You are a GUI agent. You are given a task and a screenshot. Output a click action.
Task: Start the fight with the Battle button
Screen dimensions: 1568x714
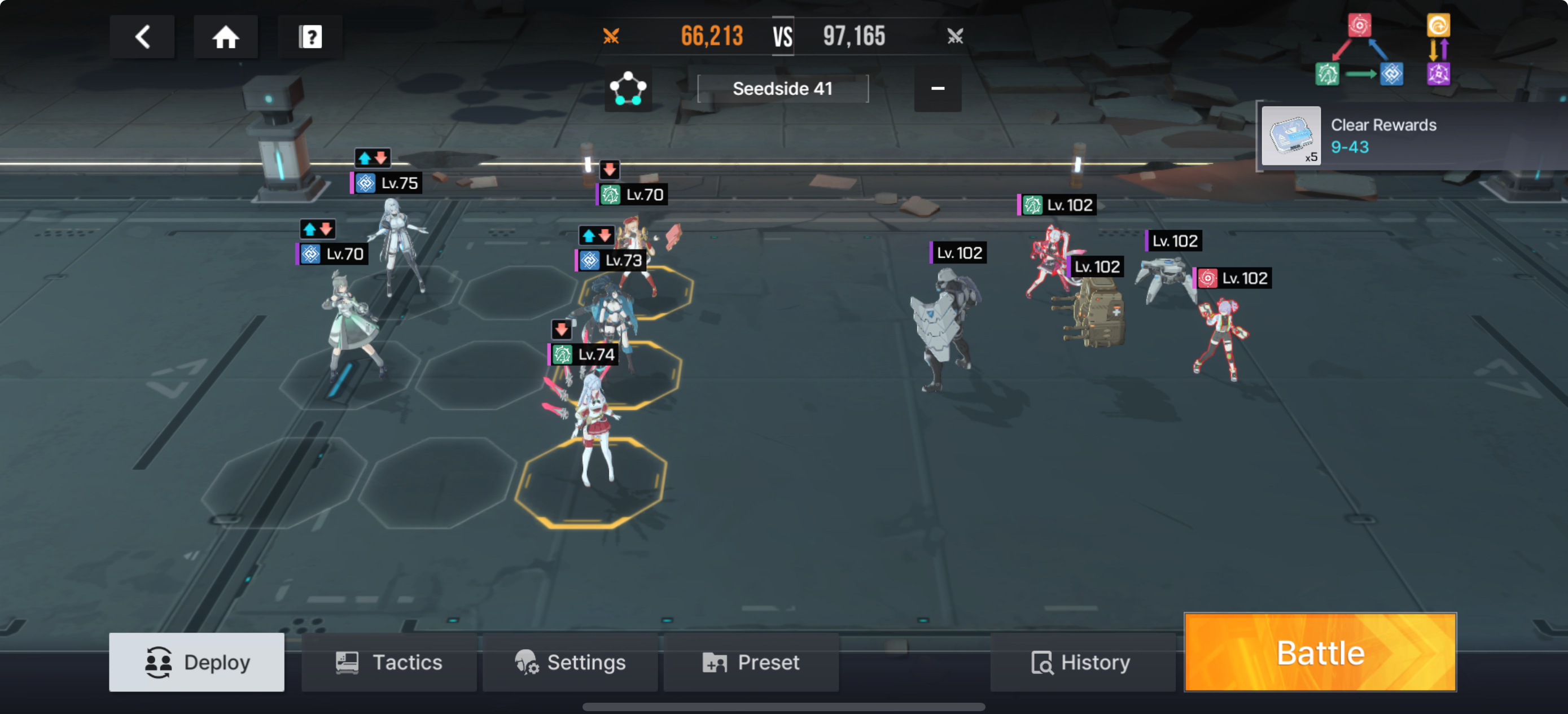point(1320,652)
